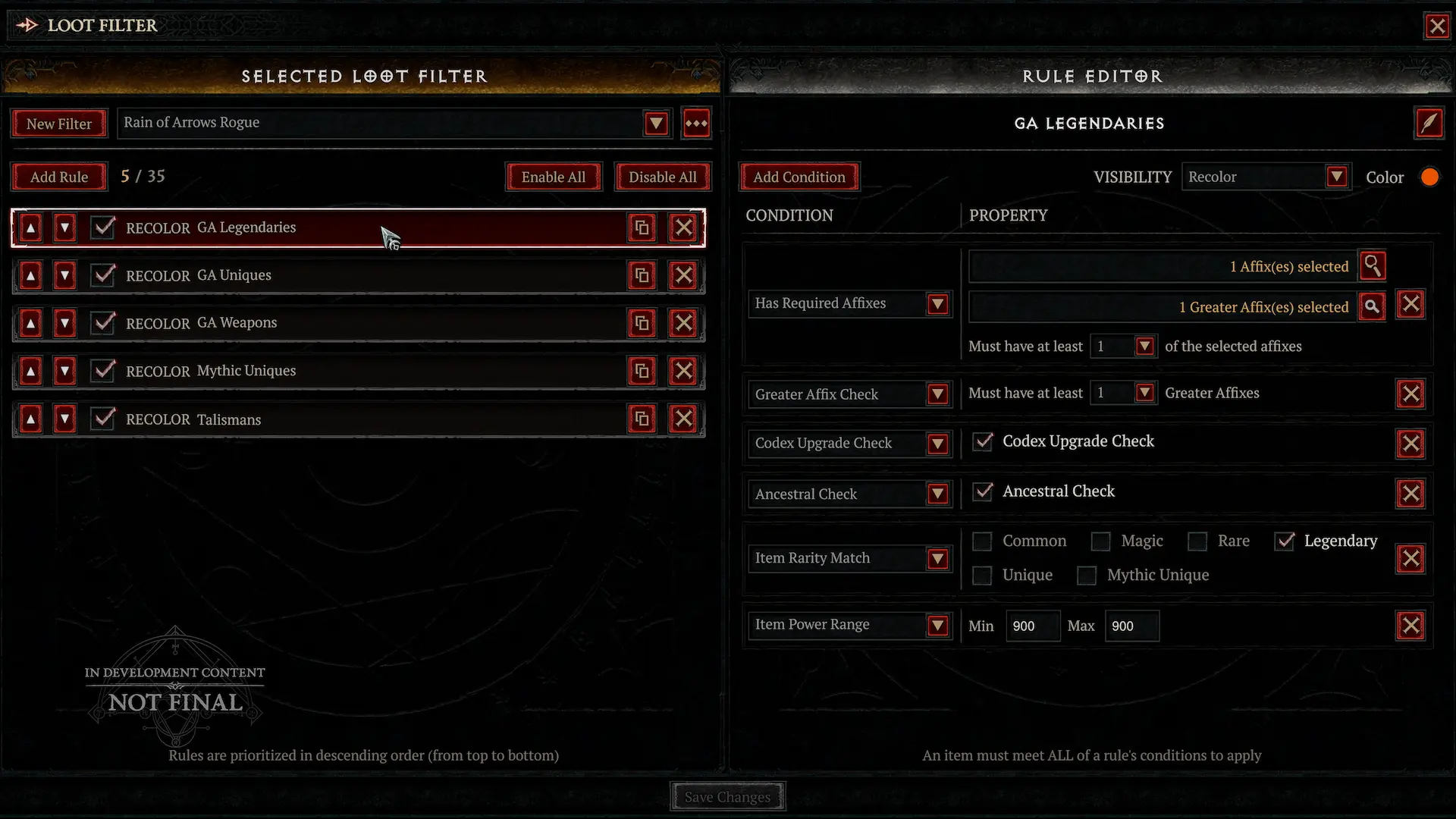The image size is (1456, 819).
Task: Remove the Item Power Range condition
Action: click(x=1410, y=626)
